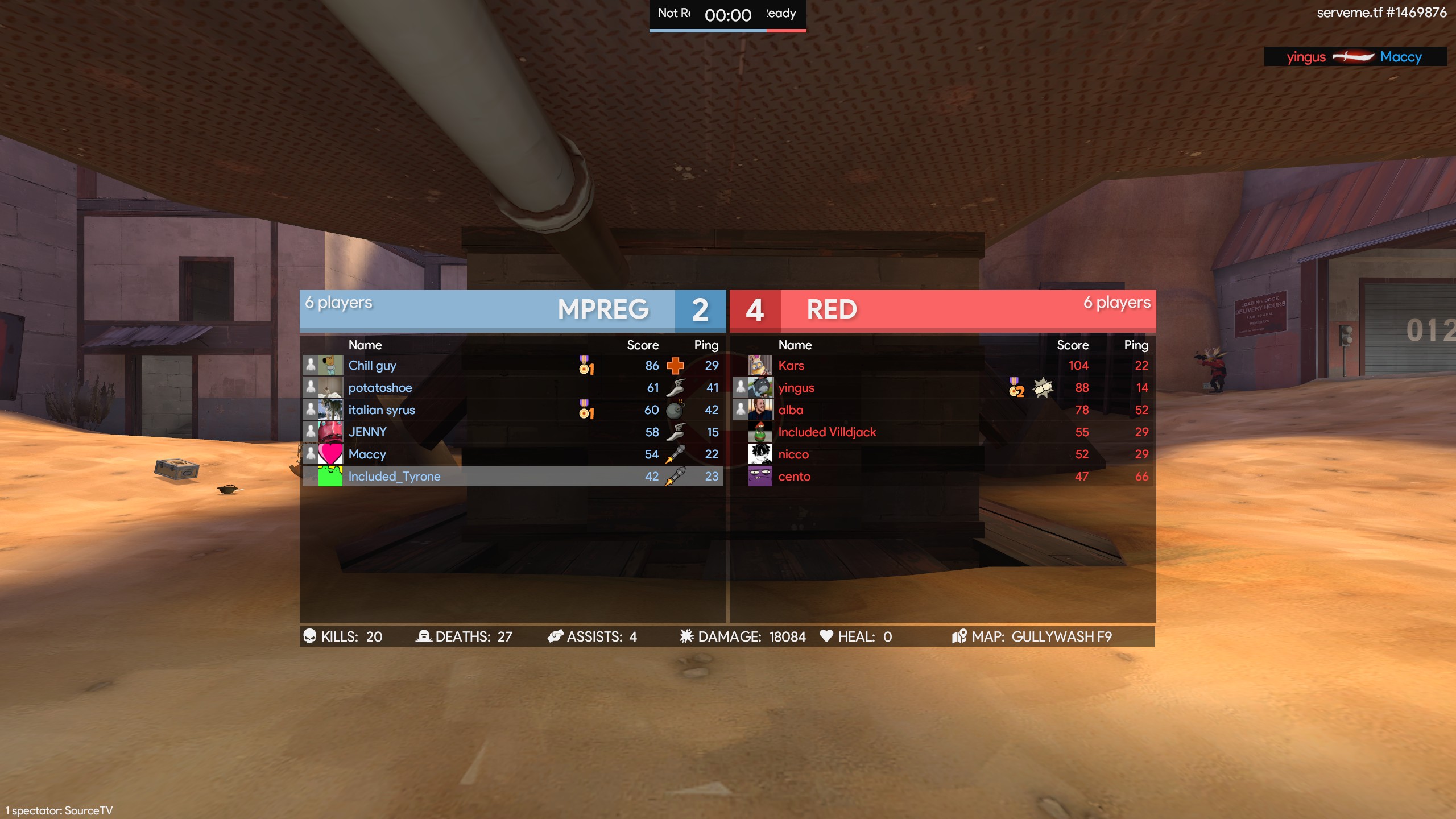Choose italian syrus player row
This screenshot has height=819, width=1456.
(x=382, y=410)
